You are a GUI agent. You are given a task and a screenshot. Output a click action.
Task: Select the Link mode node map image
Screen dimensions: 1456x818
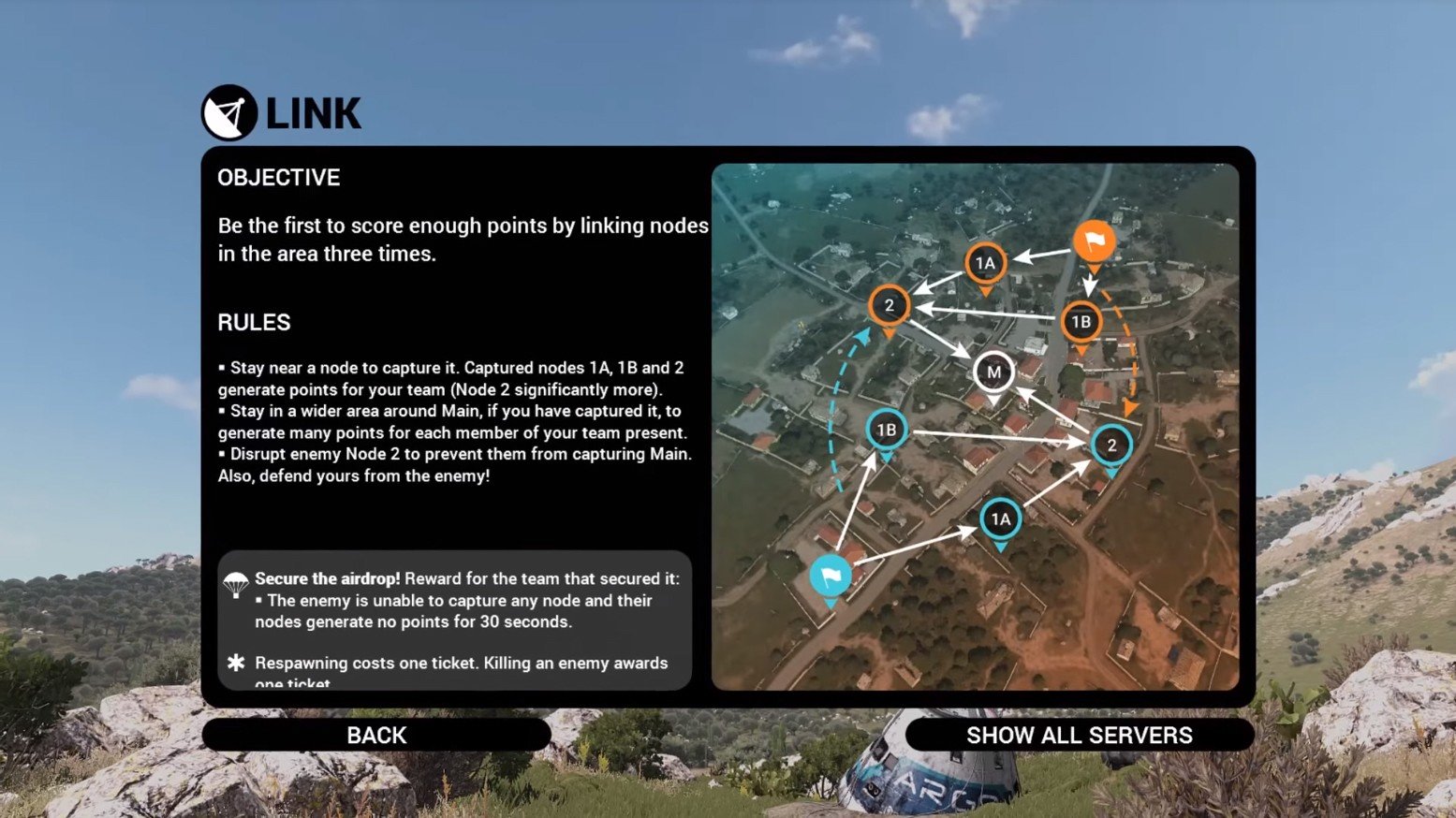click(x=975, y=427)
